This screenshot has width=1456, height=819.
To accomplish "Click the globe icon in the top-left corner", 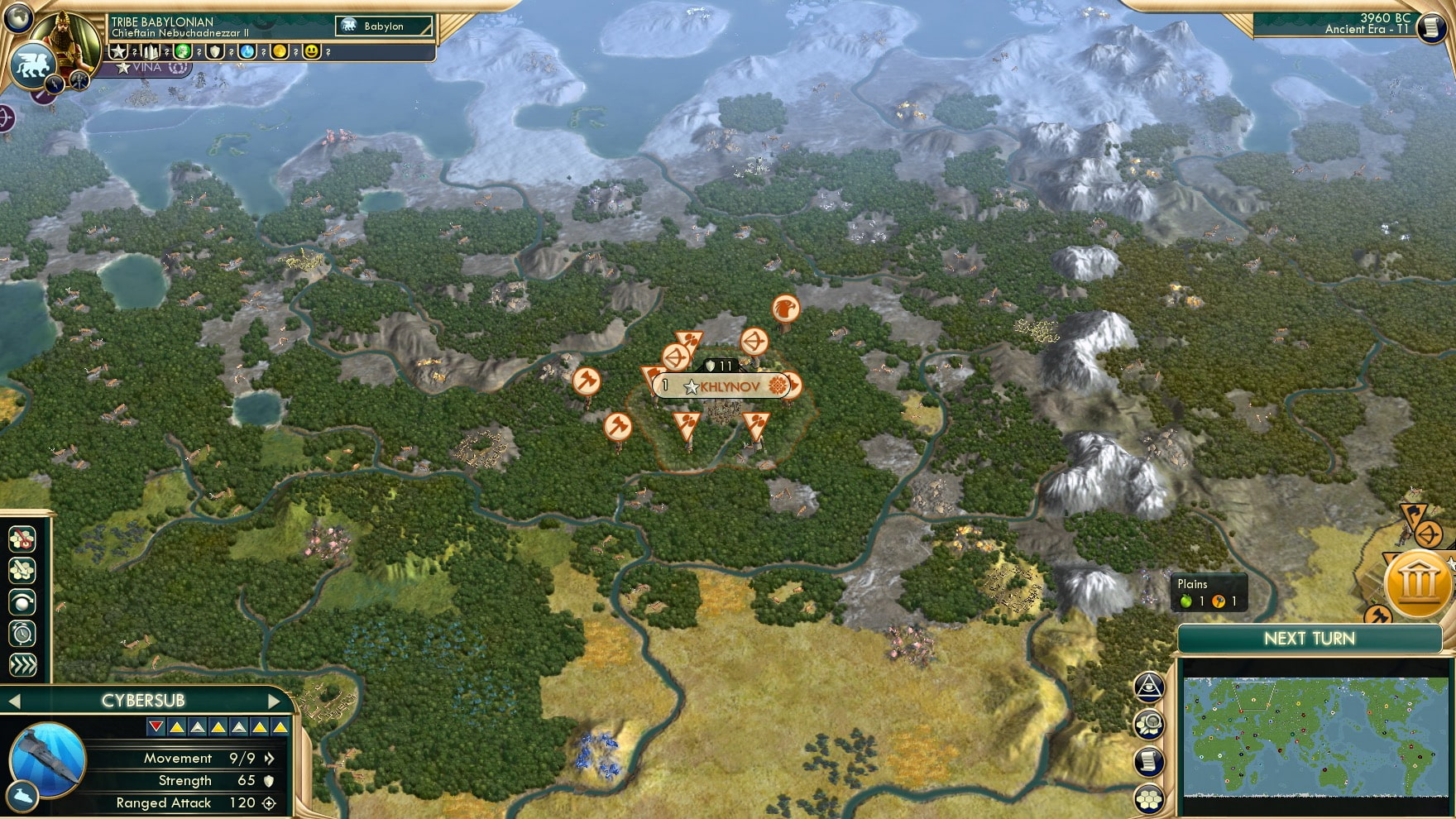I will (18, 17).
